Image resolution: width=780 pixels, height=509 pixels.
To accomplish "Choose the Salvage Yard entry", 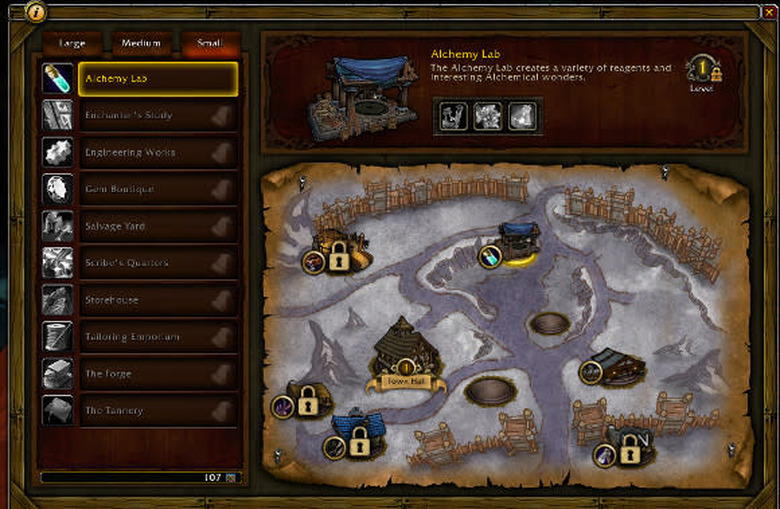I will point(158,226).
